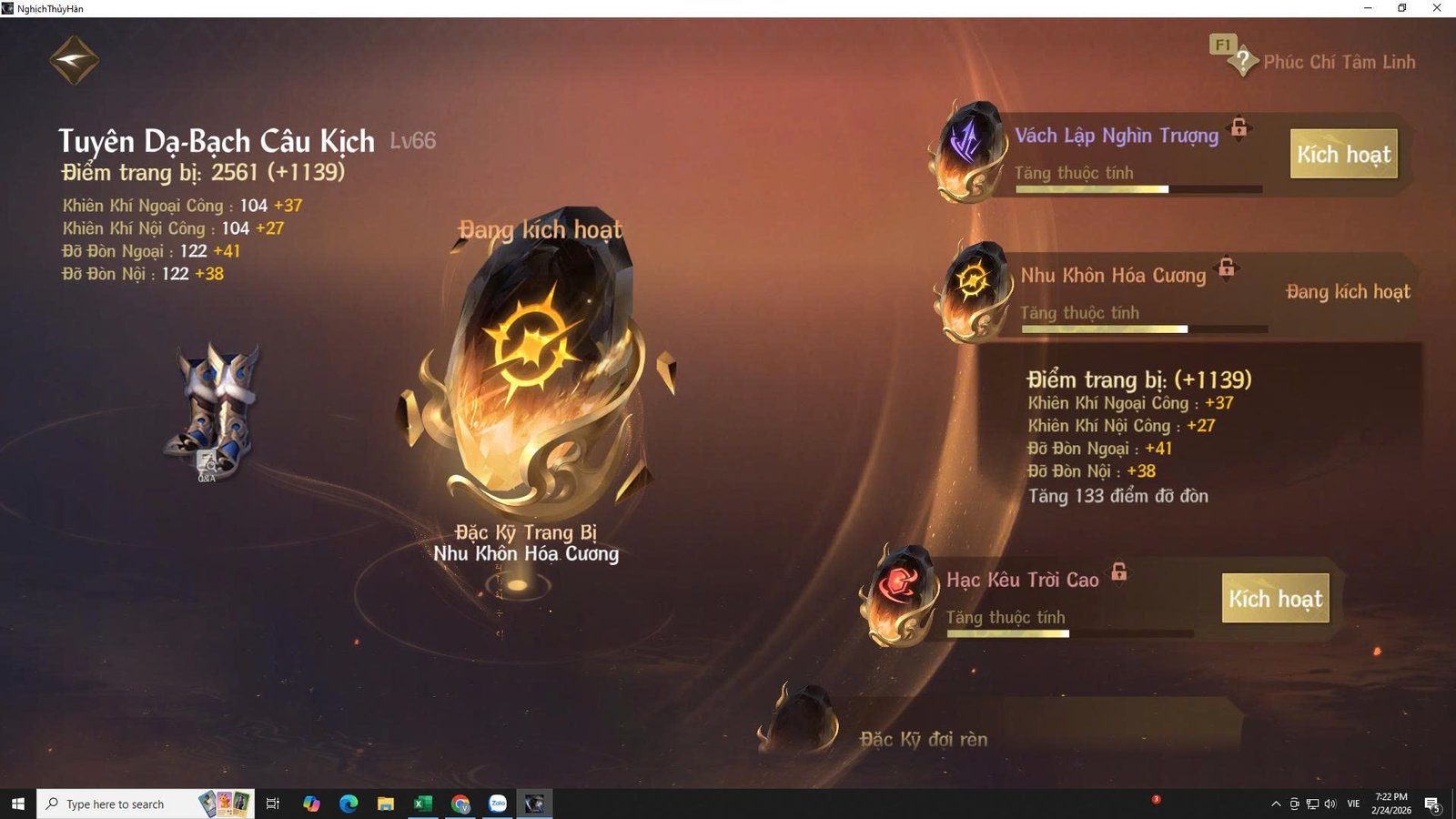The image size is (1456, 819).
Task: Open the VIE language switcher
Action: tap(1352, 804)
